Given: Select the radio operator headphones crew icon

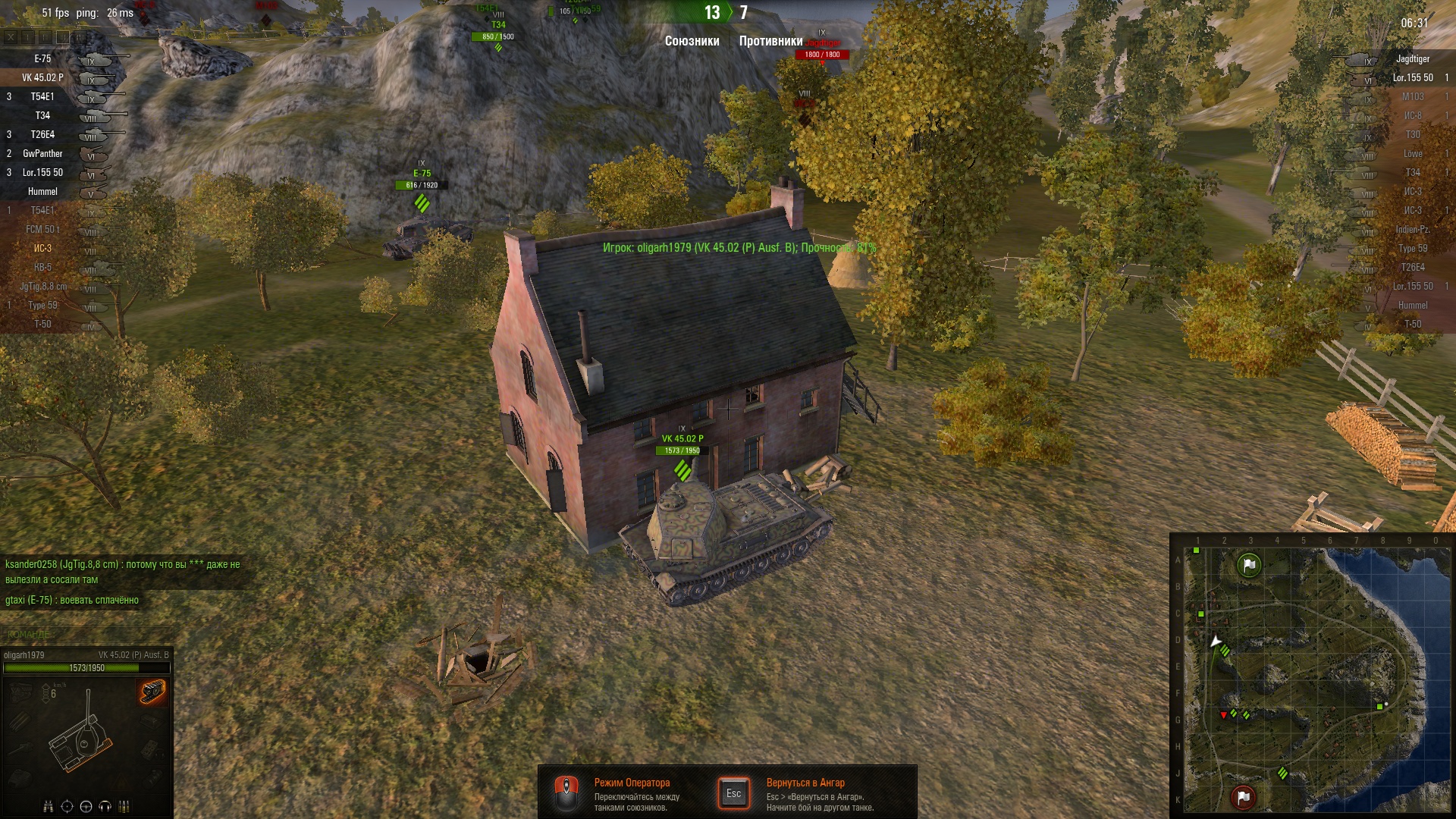Looking at the screenshot, I should [x=105, y=806].
